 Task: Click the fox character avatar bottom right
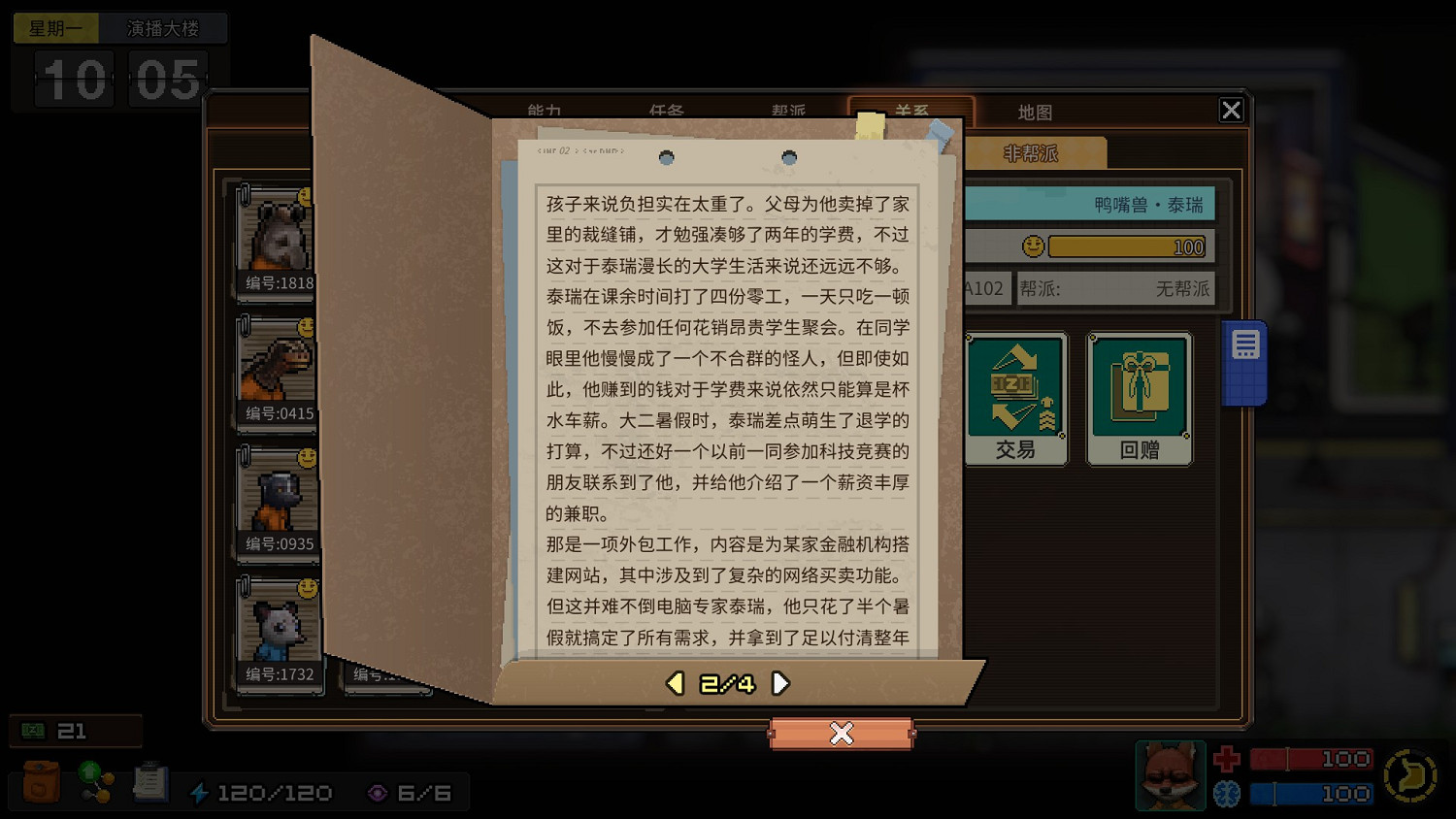[x=1170, y=775]
